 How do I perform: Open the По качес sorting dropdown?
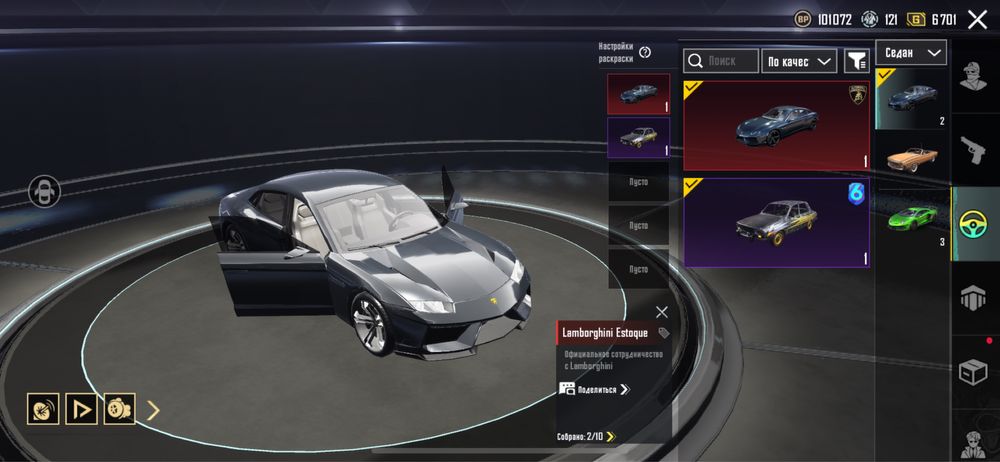799,61
